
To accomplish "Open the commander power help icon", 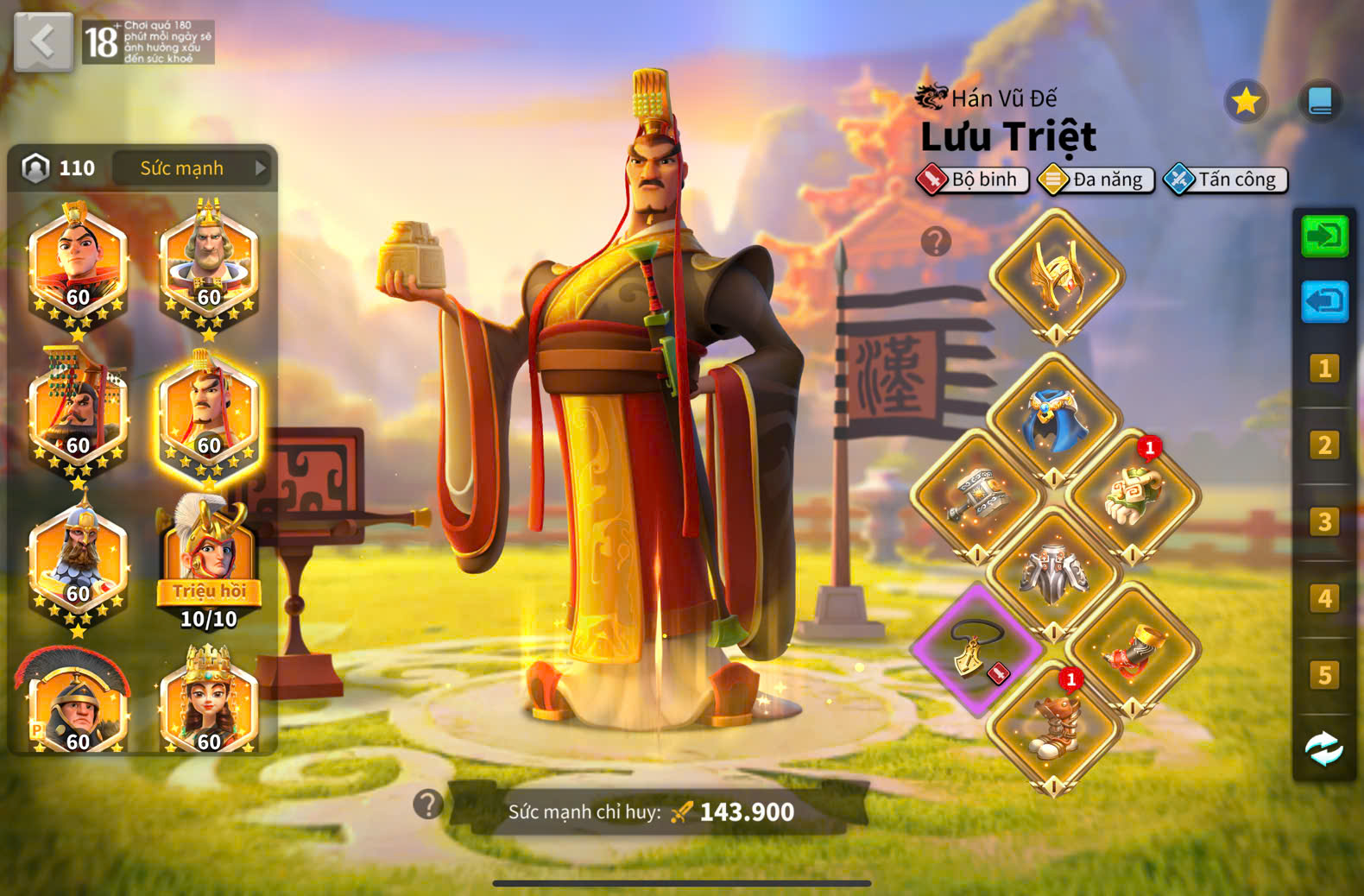I will point(427,805).
